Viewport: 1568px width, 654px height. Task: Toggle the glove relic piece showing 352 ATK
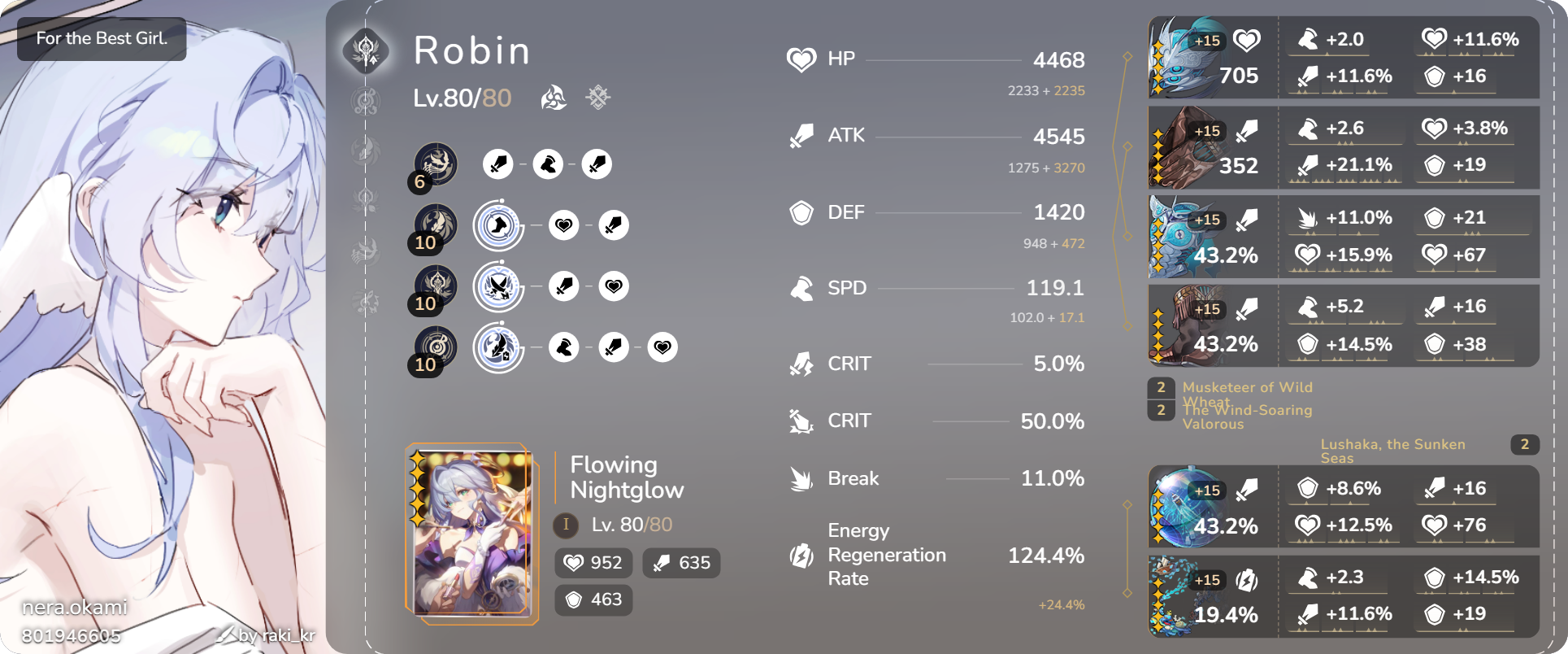[1211, 146]
